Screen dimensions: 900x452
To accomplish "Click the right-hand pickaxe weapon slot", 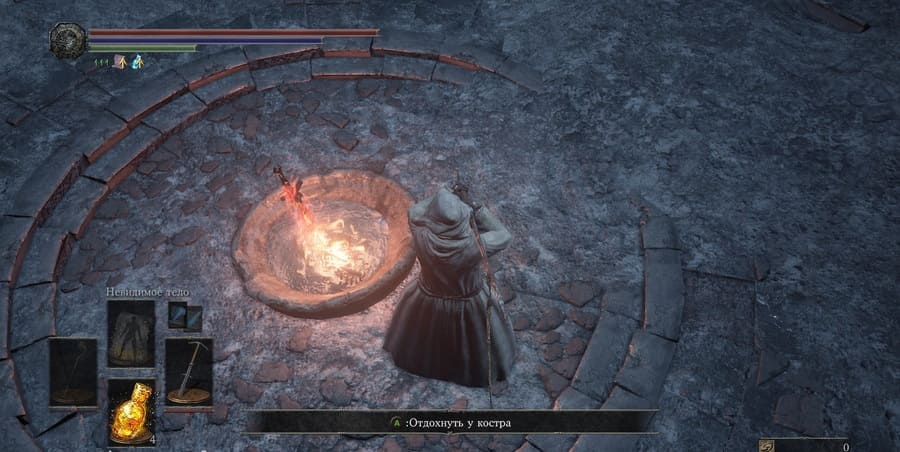I will click(x=188, y=372).
